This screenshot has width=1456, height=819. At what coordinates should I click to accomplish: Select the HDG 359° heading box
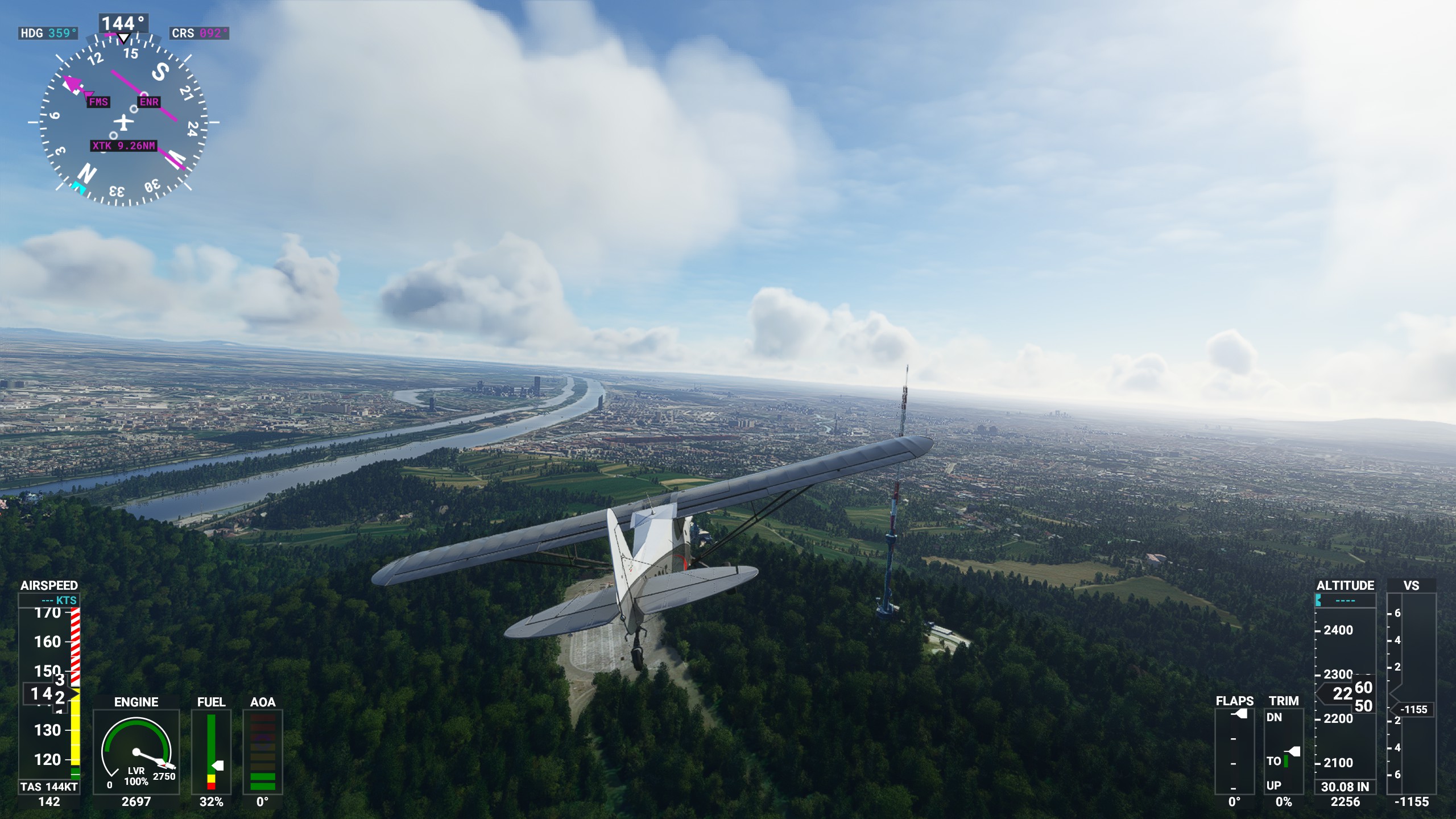pyautogui.click(x=48, y=34)
